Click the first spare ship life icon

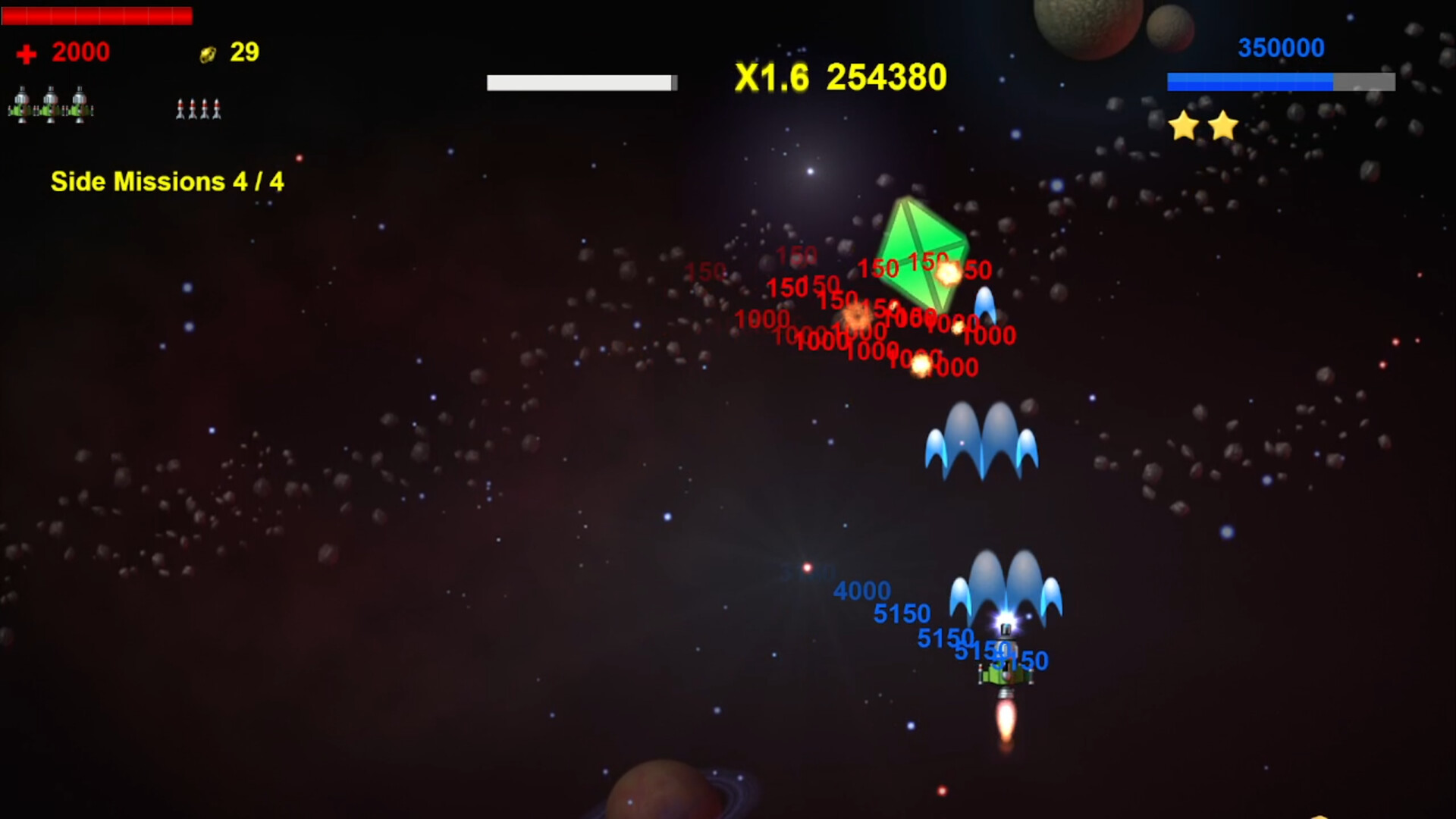[x=23, y=106]
